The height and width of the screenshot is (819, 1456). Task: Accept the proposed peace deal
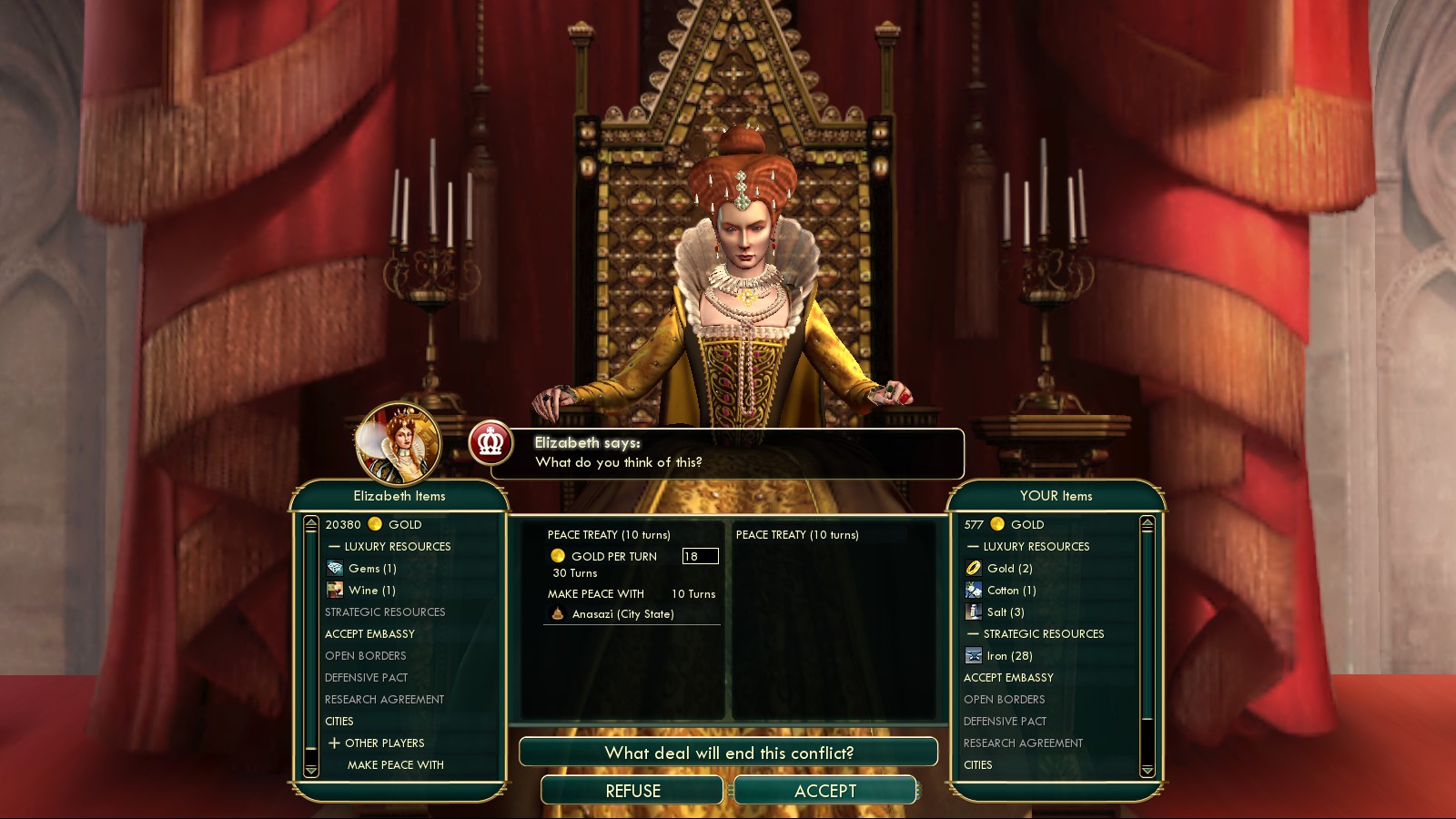coord(824,791)
